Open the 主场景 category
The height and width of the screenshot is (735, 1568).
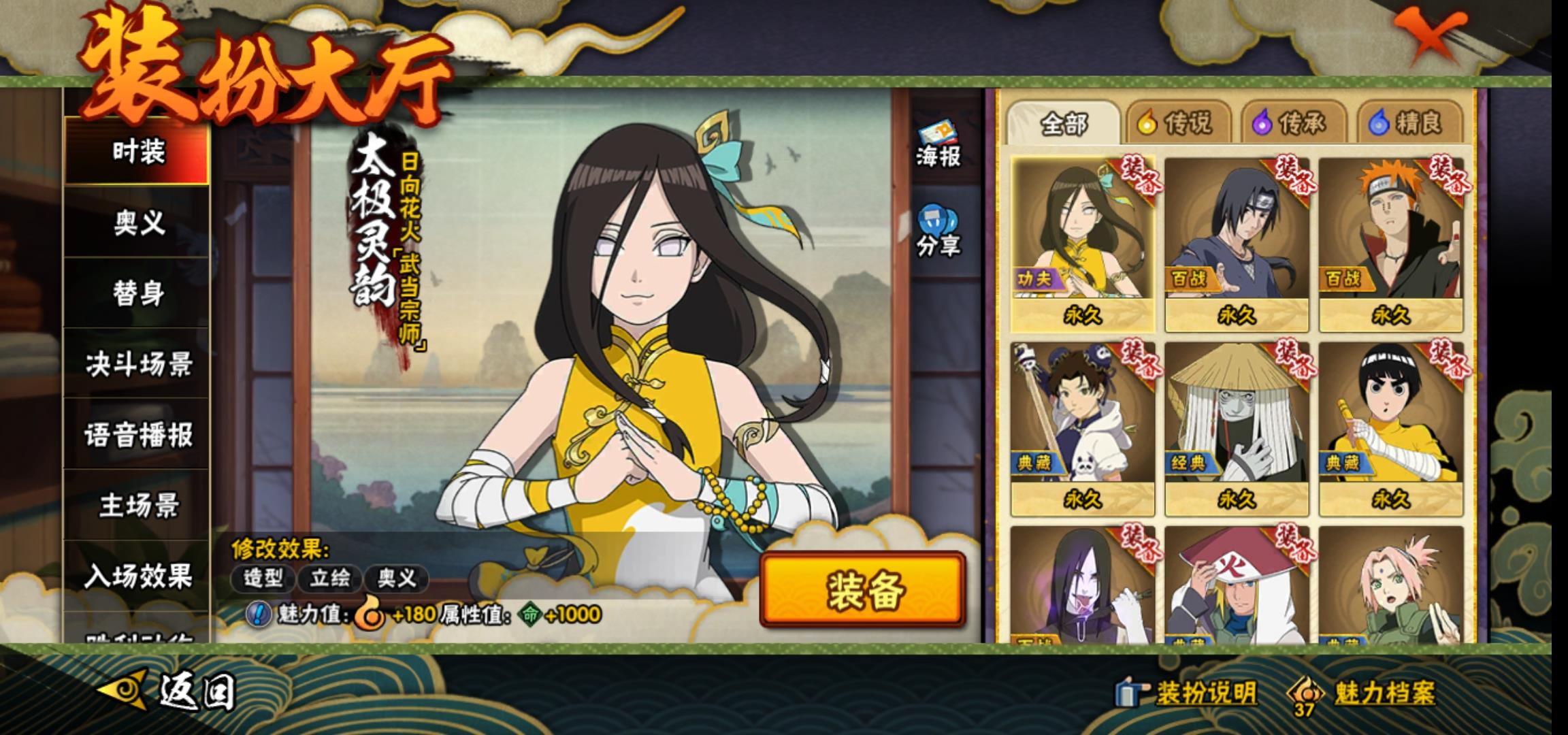point(137,506)
